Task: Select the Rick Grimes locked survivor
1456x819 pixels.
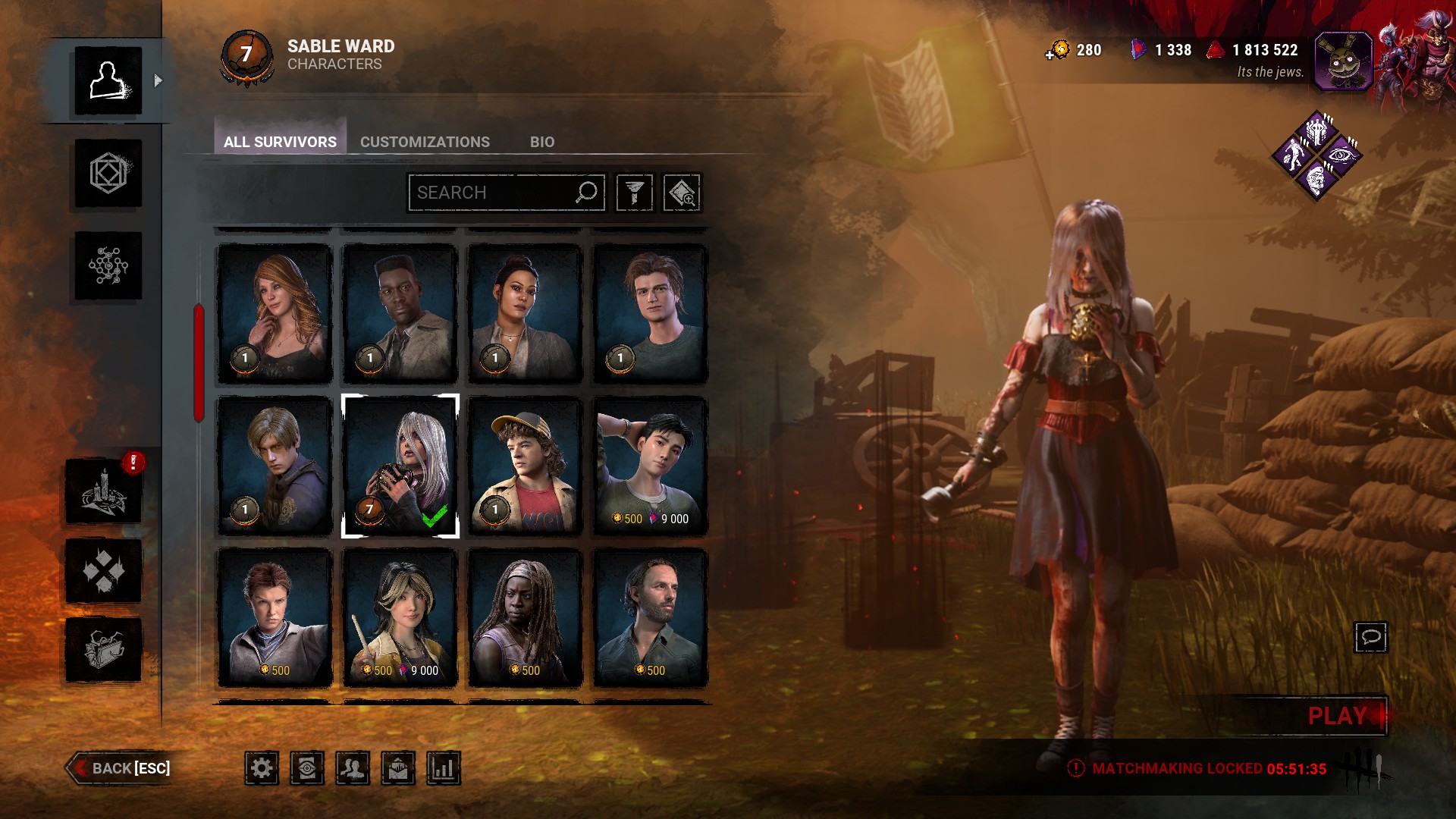Action: tap(650, 617)
